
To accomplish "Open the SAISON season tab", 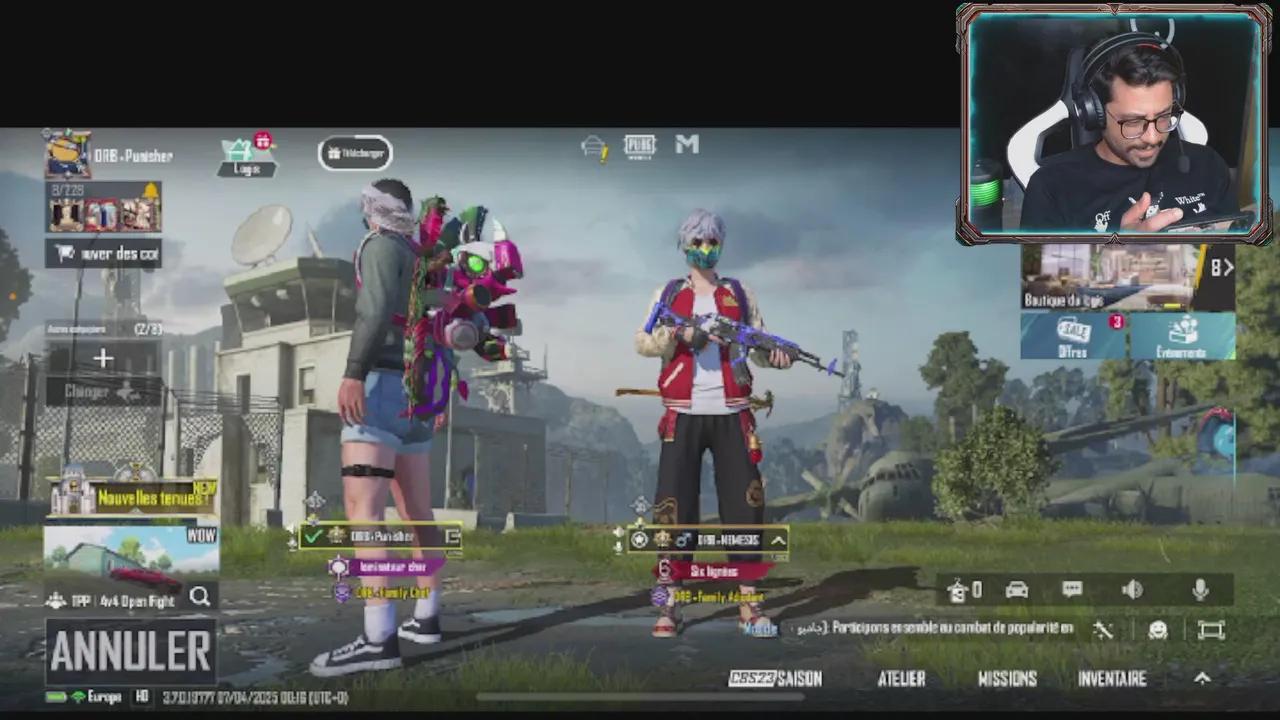I will 776,679.
